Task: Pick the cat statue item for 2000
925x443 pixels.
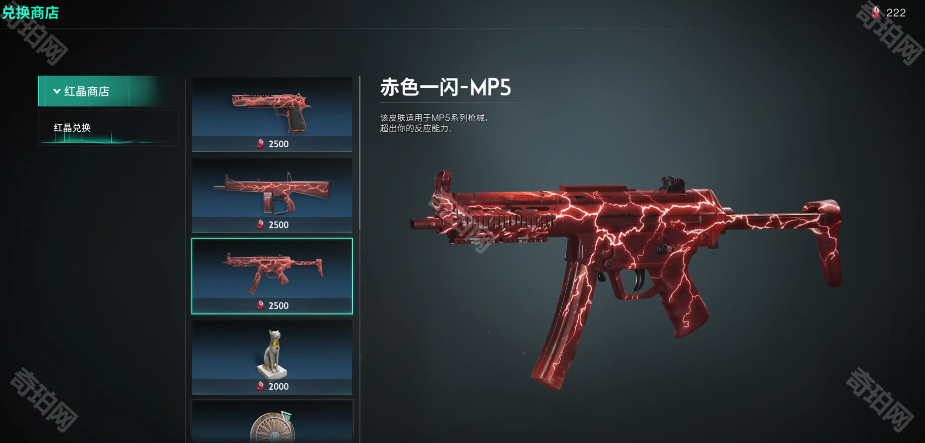Action: tap(272, 357)
